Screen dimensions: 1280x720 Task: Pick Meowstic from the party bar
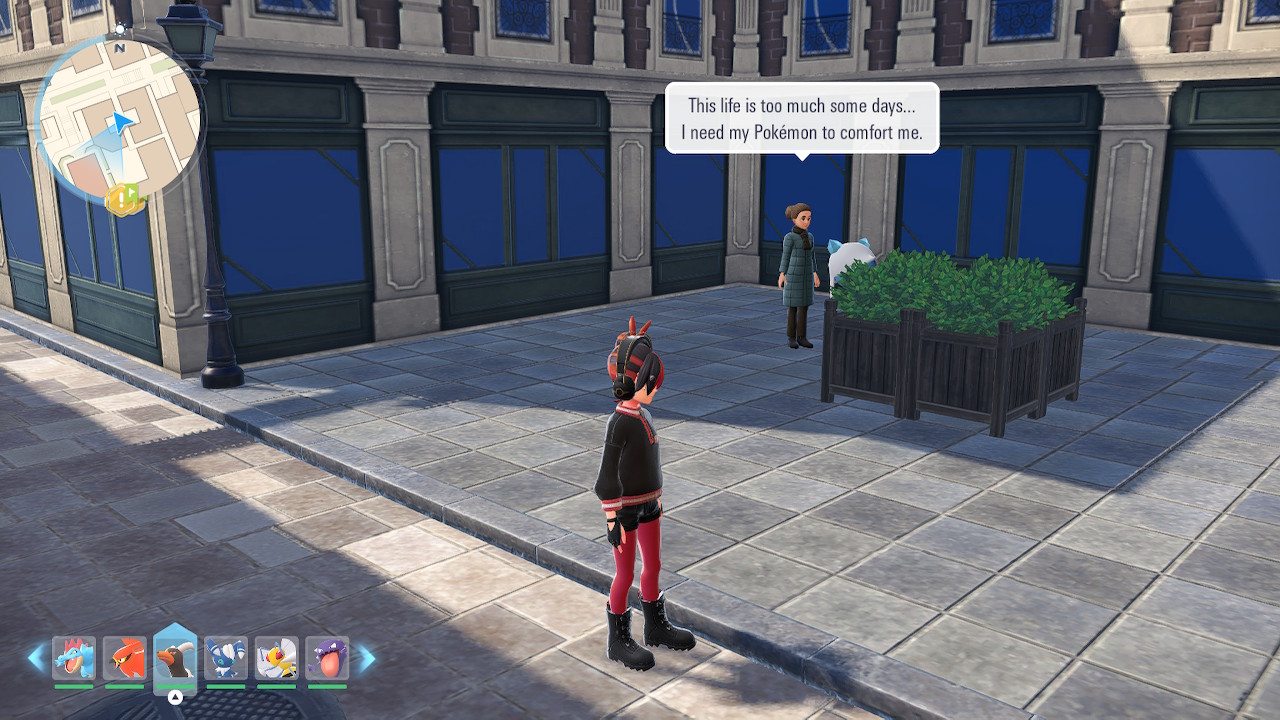pyautogui.click(x=226, y=658)
